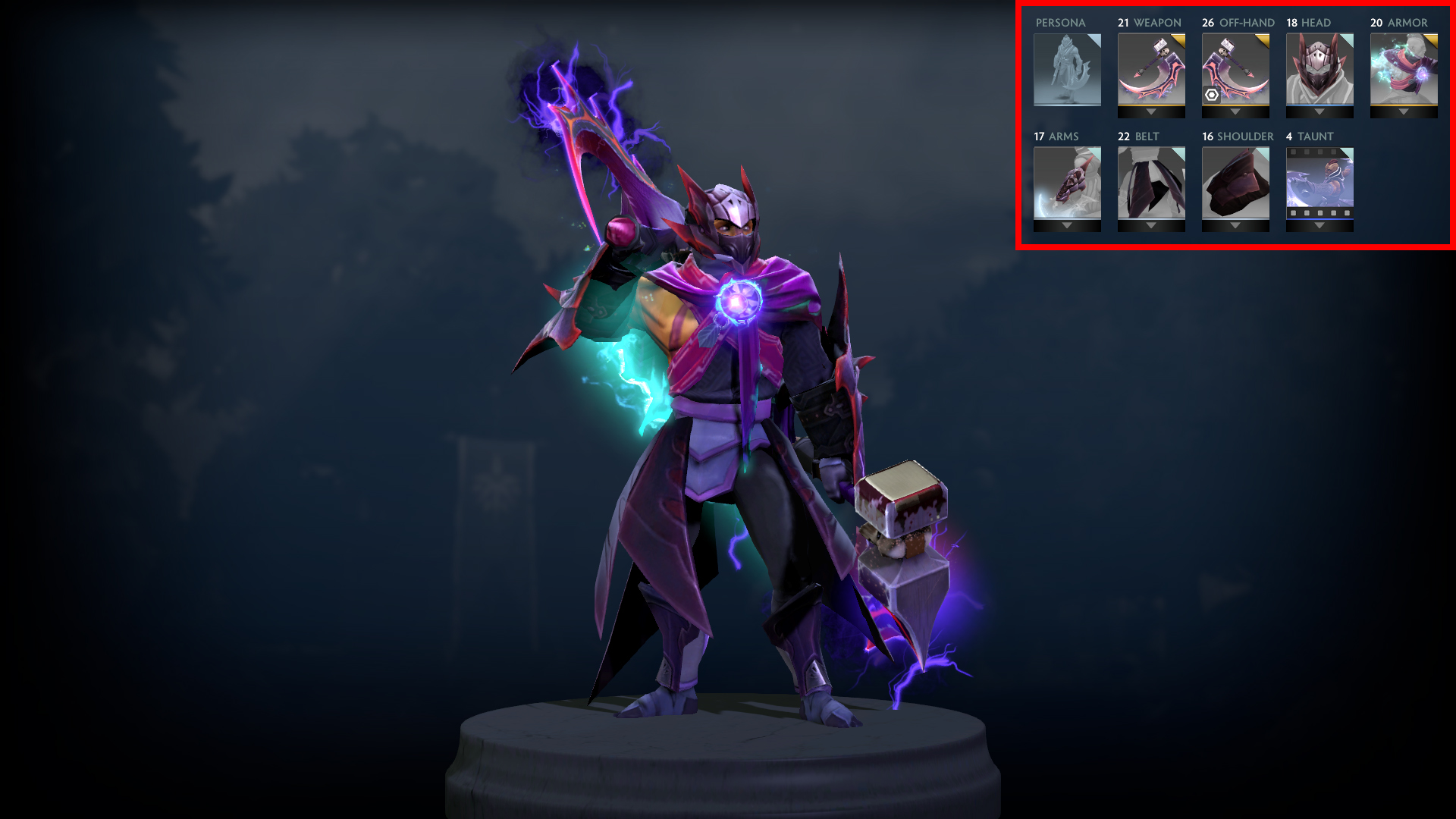The width and height of the screenshot is (1456, 819).
Task: Open the dropdown beneath the Belt slot
Action: pyautogui.click(x=1151, y=226)
